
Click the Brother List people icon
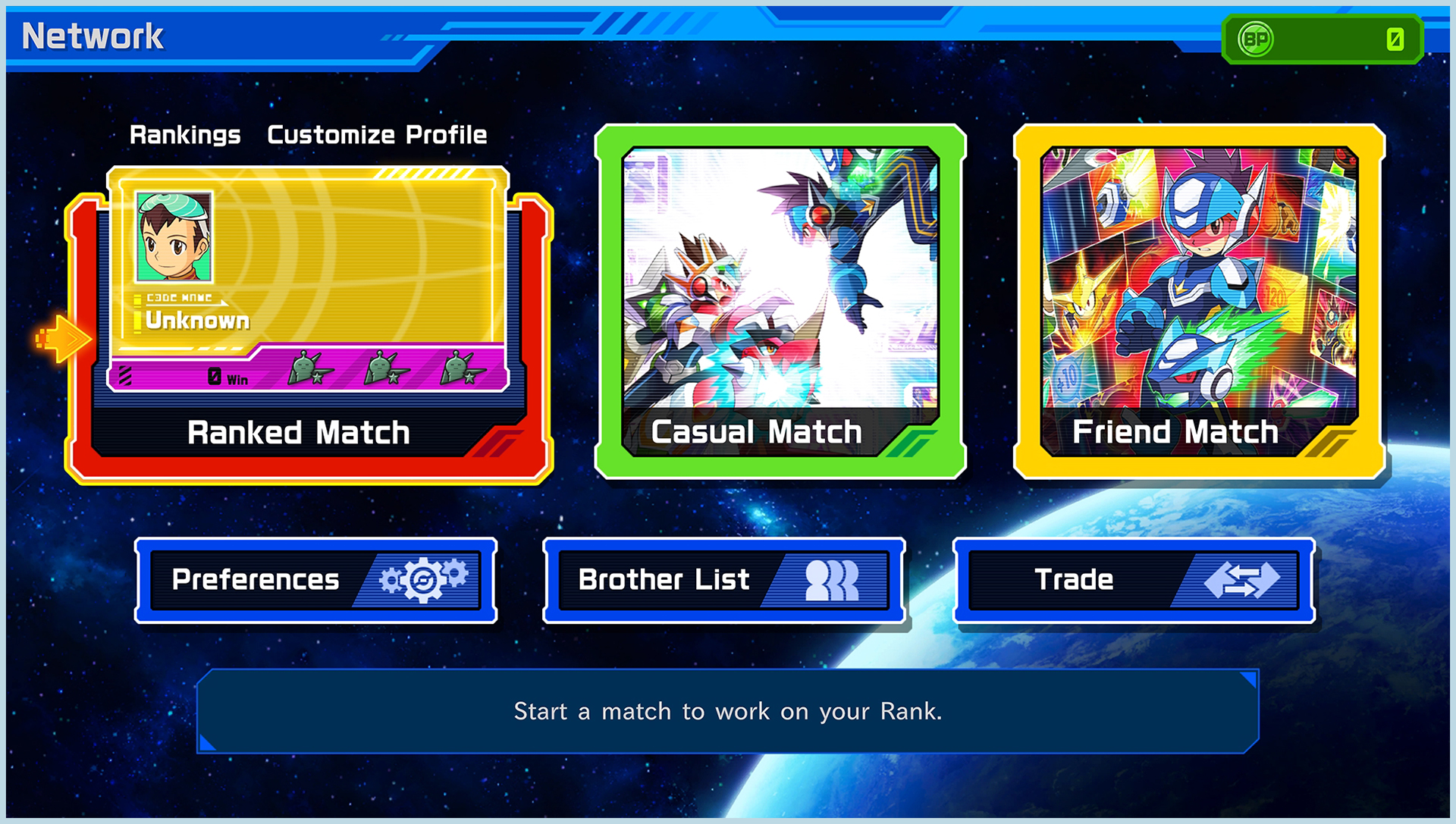[x=830, y=580]
